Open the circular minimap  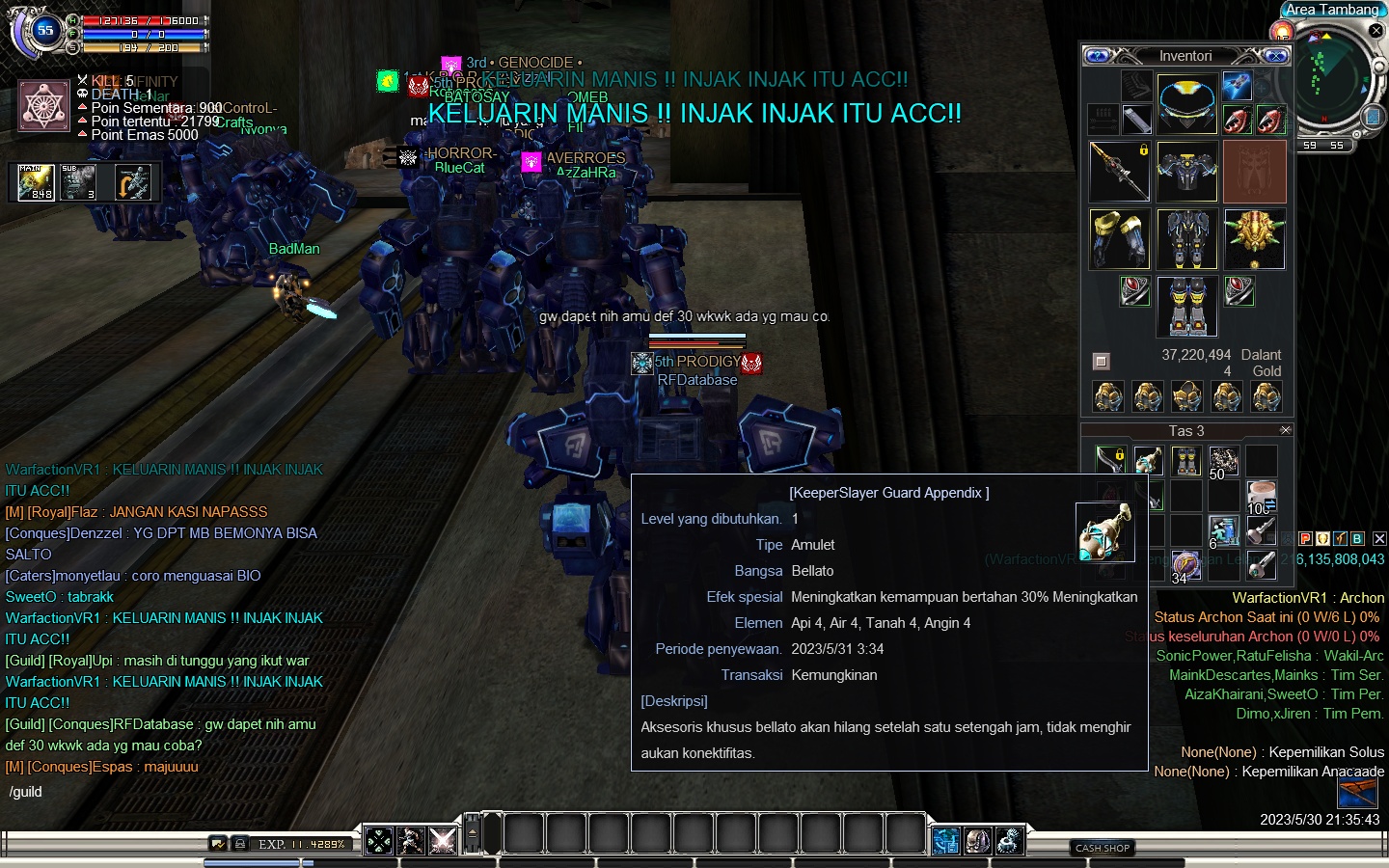click(1332, 77)
